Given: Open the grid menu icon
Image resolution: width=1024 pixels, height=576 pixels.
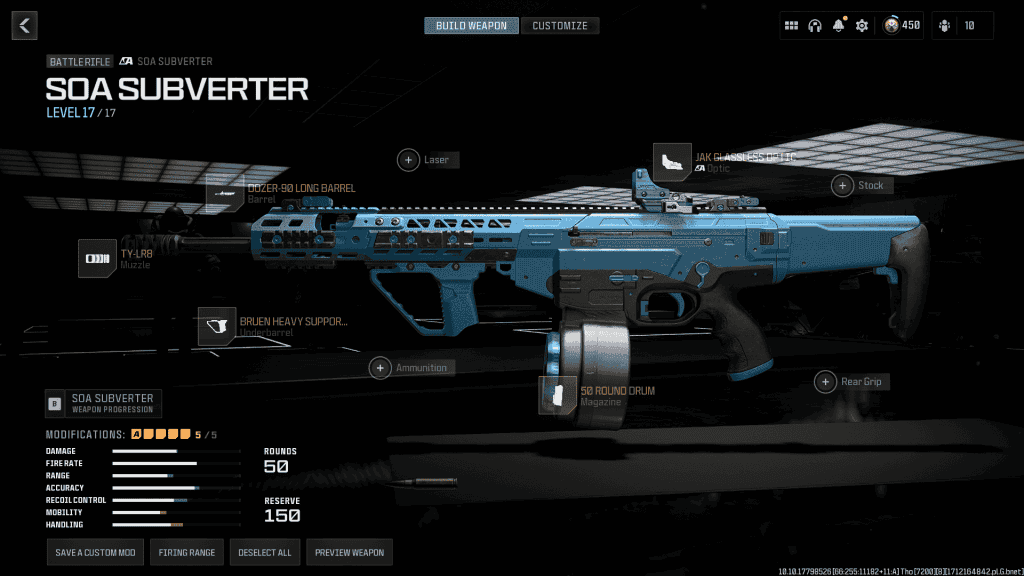Looking at the screenshot, I should pos(791,26).
